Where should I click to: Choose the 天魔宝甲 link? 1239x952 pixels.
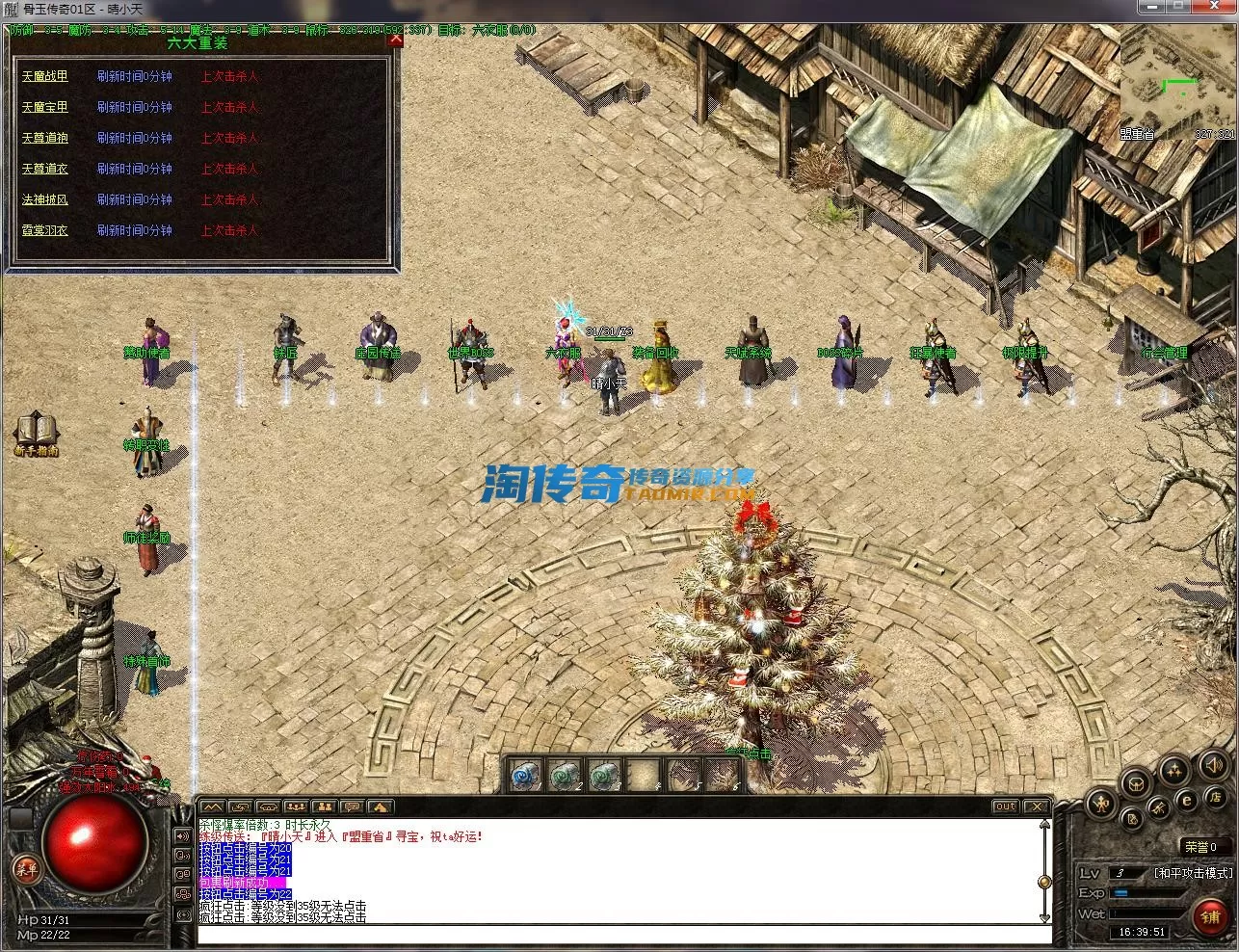click(x=45, y=107)
